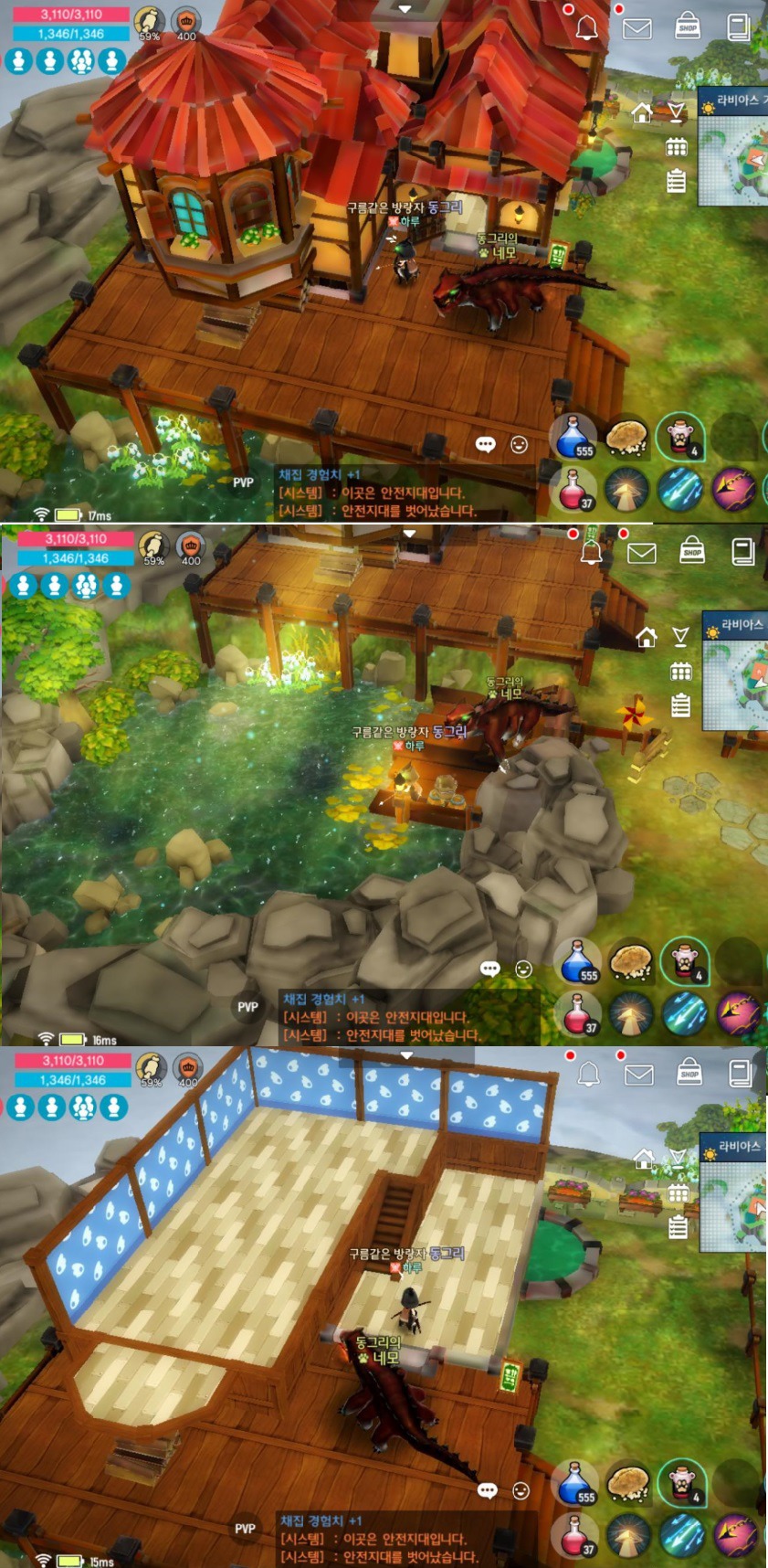Open the mail envelope in the pond view
Screen dimensions: 768x1568
pos(642,552)
